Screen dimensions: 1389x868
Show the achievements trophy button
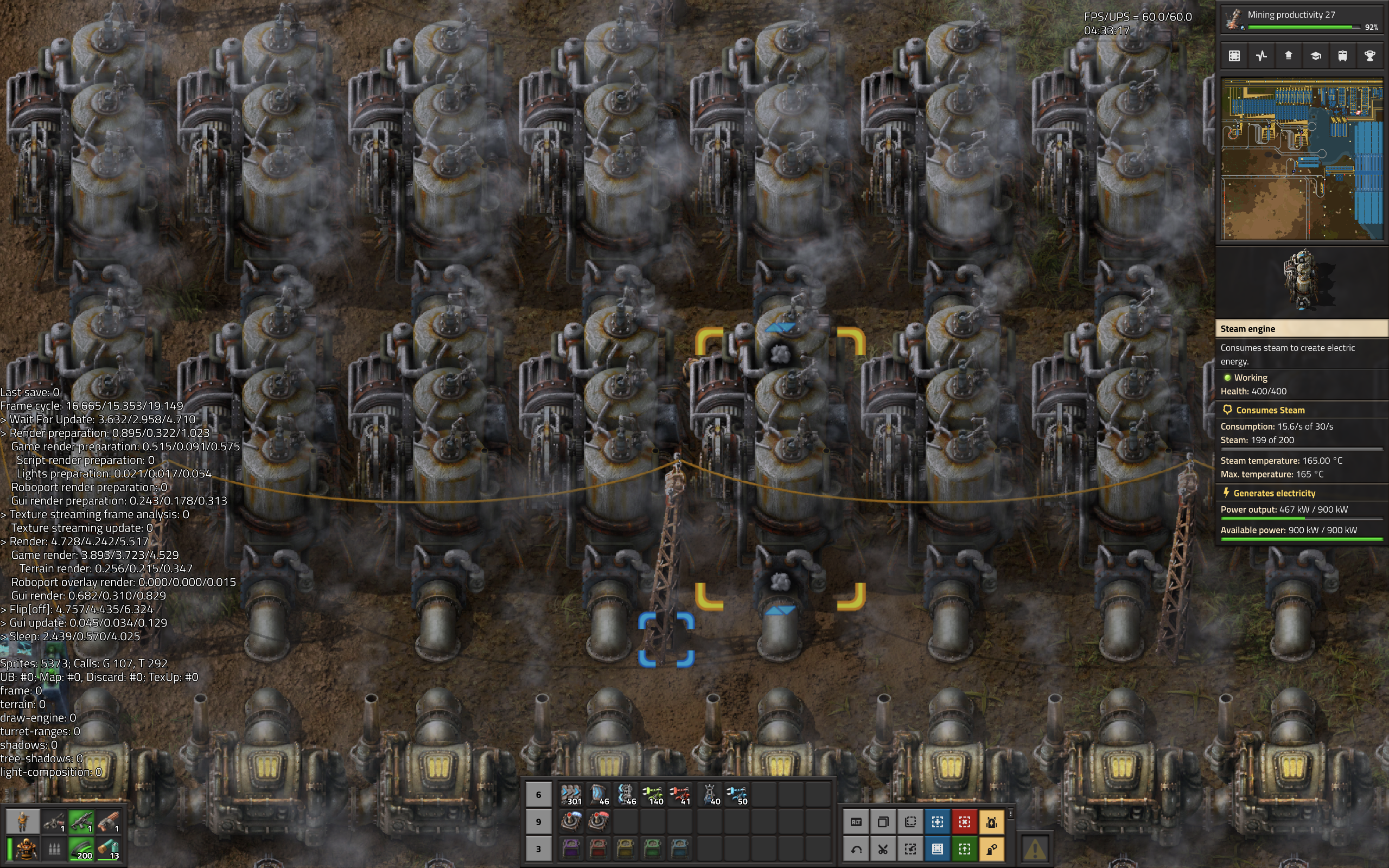point(1369,56)
